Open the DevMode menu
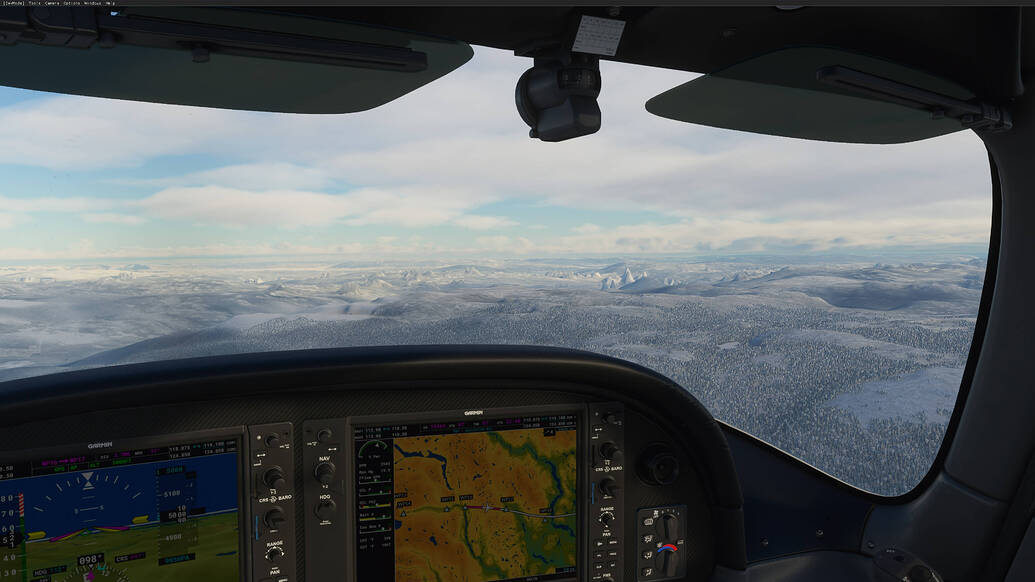The height and width of the screenshot is (582, 1035). click(x=13, y=3)
